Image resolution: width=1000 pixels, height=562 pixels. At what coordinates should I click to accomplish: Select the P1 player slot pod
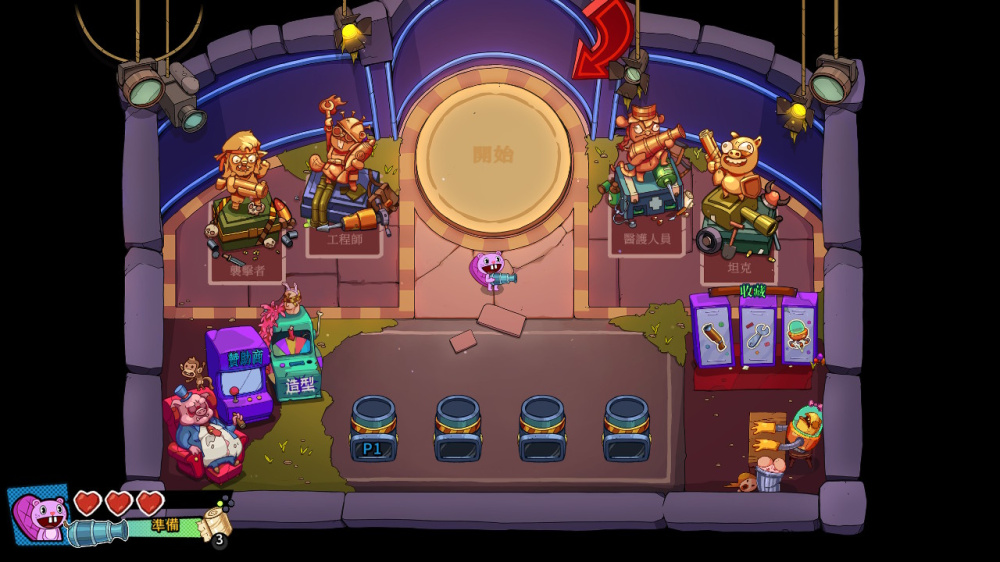tap(373, 431)
